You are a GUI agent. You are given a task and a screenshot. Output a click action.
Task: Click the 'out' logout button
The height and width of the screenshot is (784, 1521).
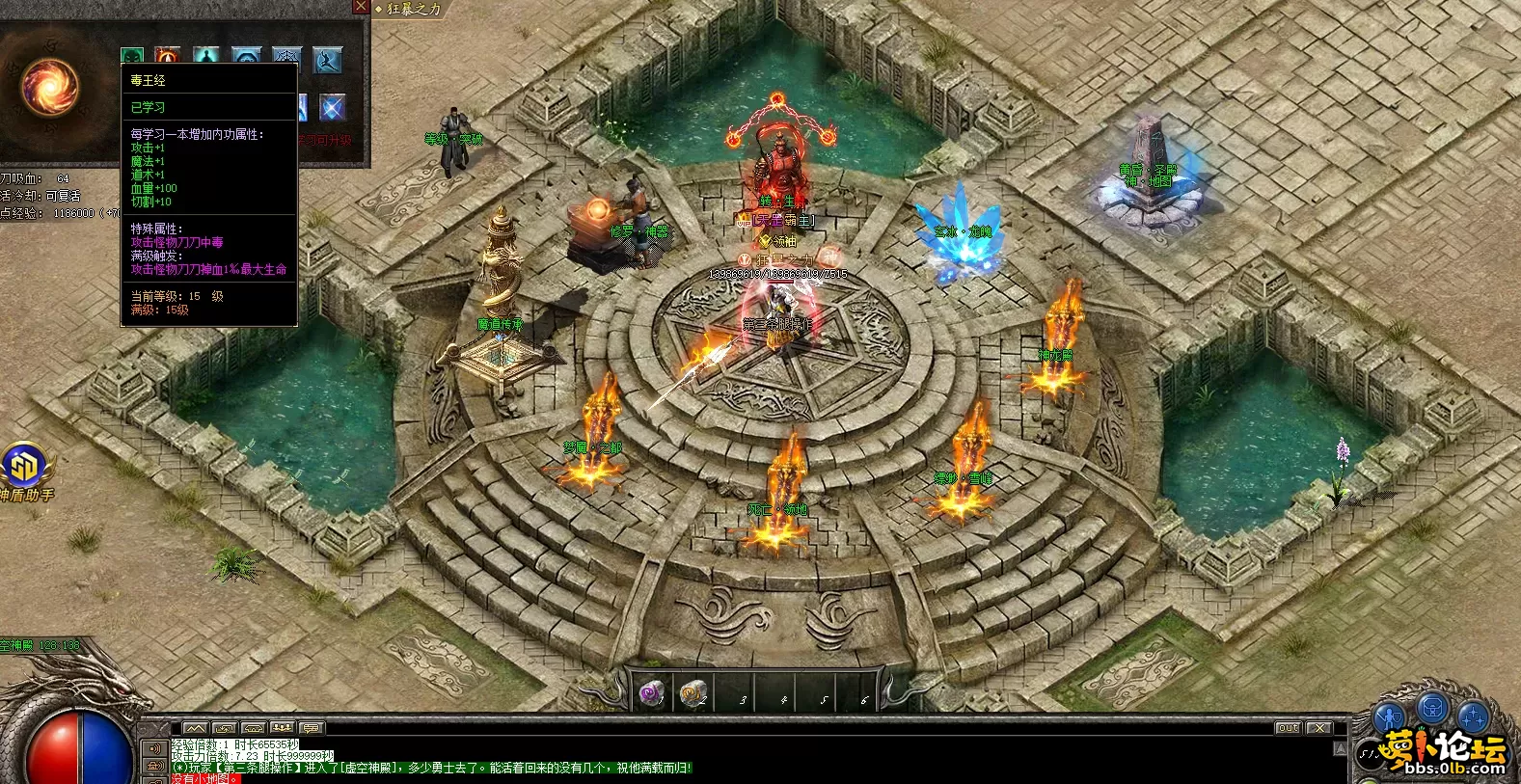pyautogui.click(x=1288, y=728)
